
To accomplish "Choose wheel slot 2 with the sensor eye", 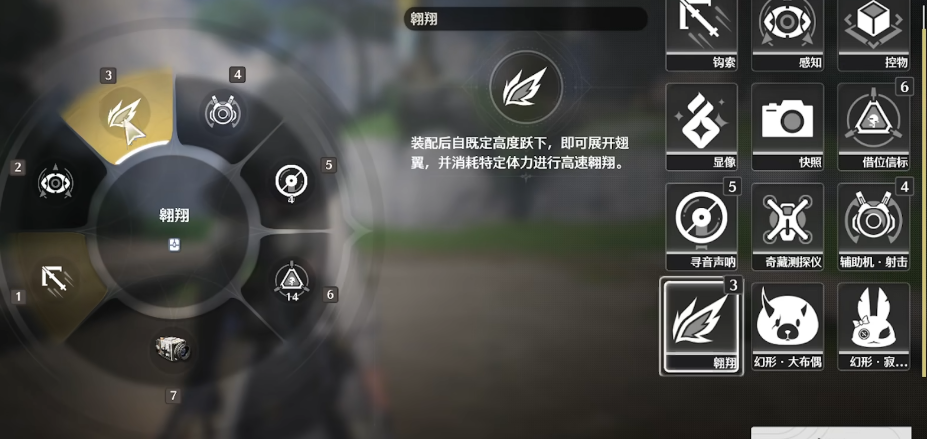I will coord(54,184).
